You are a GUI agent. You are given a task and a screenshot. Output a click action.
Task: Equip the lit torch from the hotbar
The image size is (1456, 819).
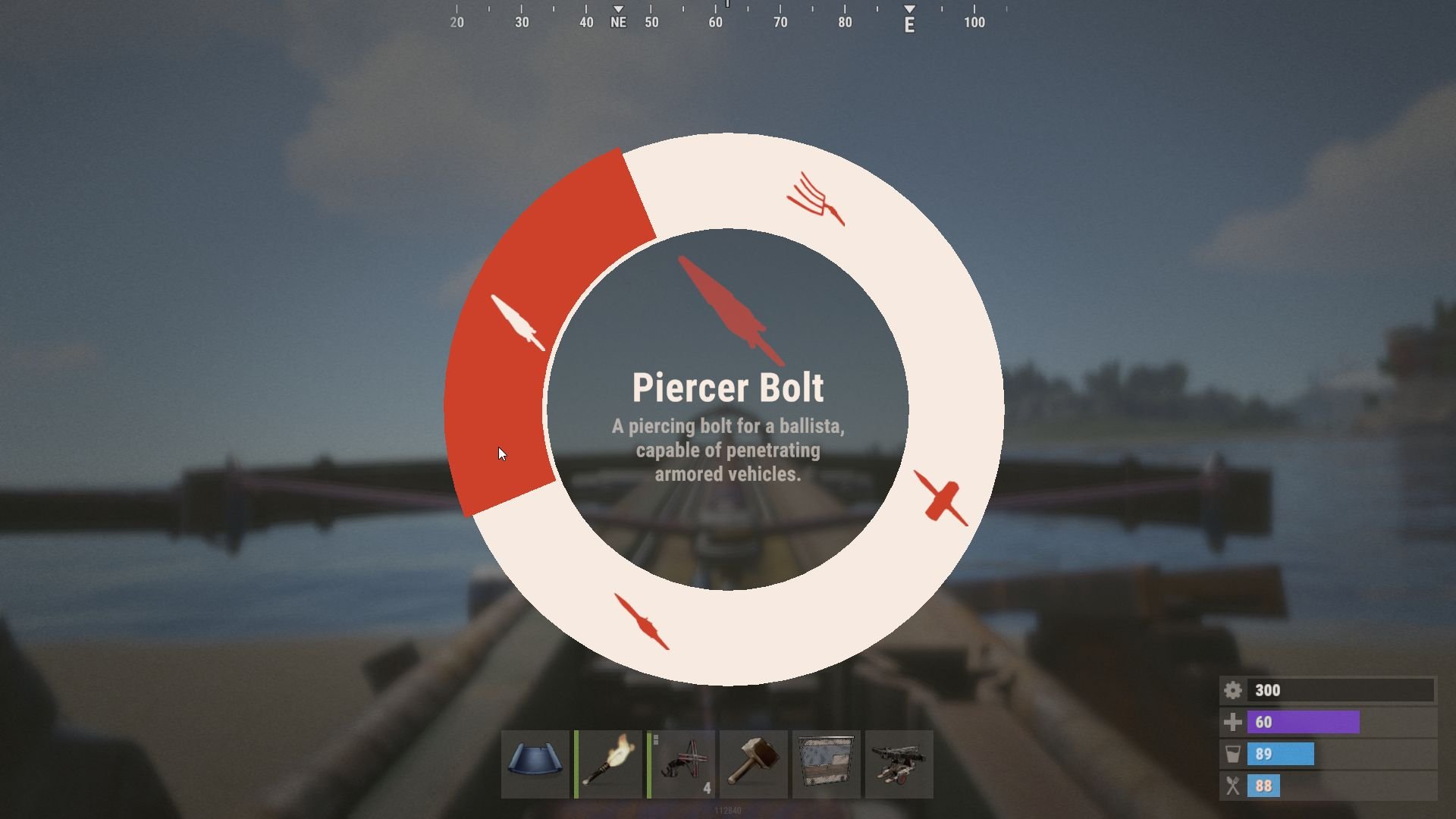click(608, 764)
